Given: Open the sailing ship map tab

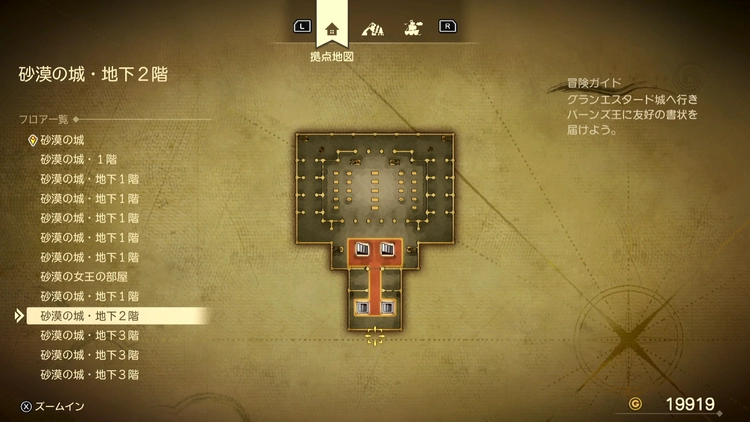Looking at the screenshot, I should tap(411, 28).
